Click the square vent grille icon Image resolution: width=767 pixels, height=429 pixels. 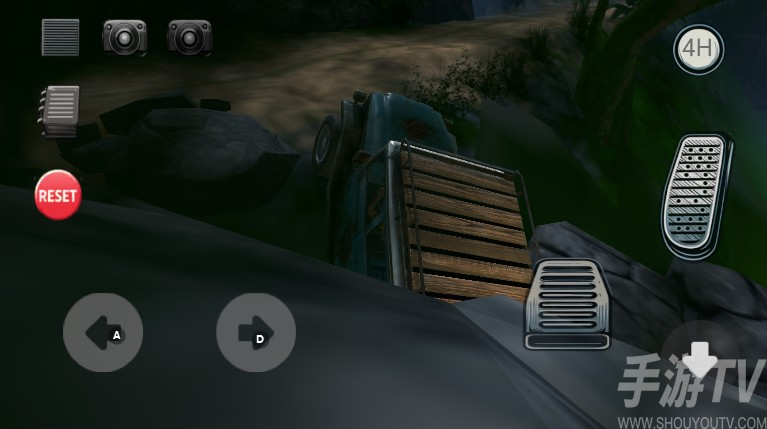pos(60,37)
